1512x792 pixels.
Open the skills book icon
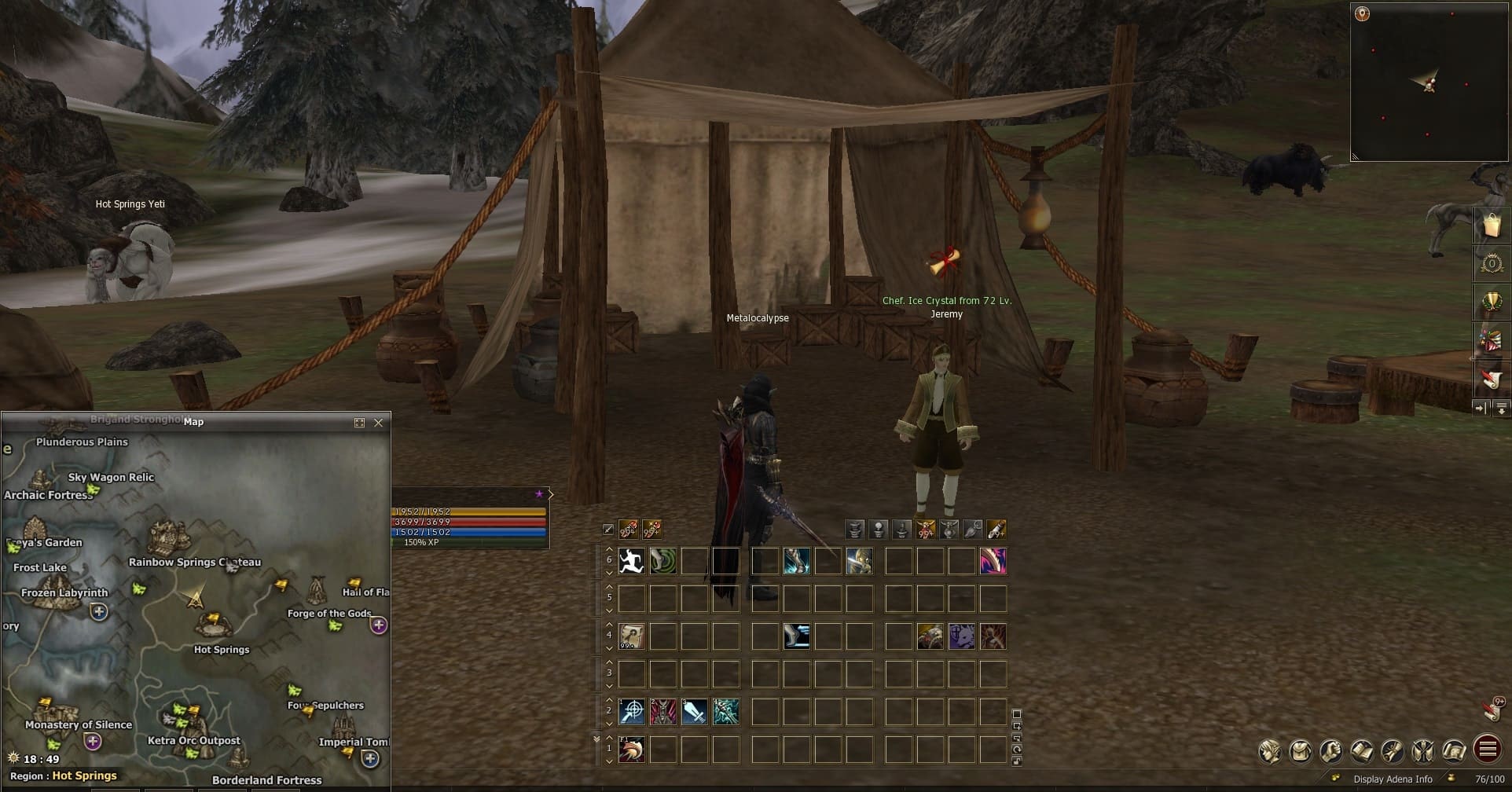pos(1362,751)
